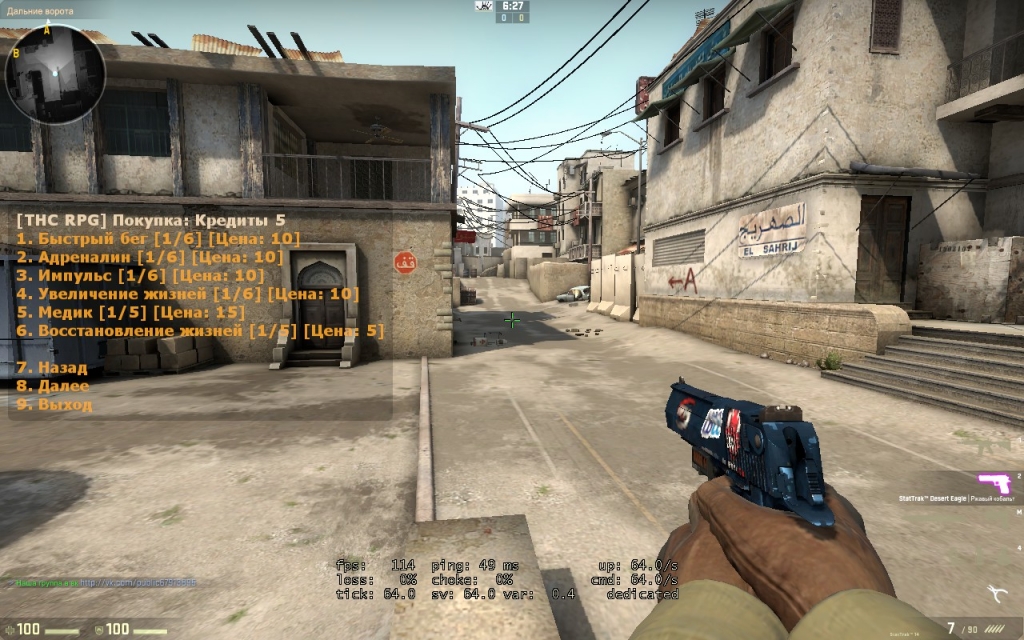Image resolution: width=1024 pixels, height=640 pixels.
Task: Go back with the Назад option
Action: click(52, 367)
